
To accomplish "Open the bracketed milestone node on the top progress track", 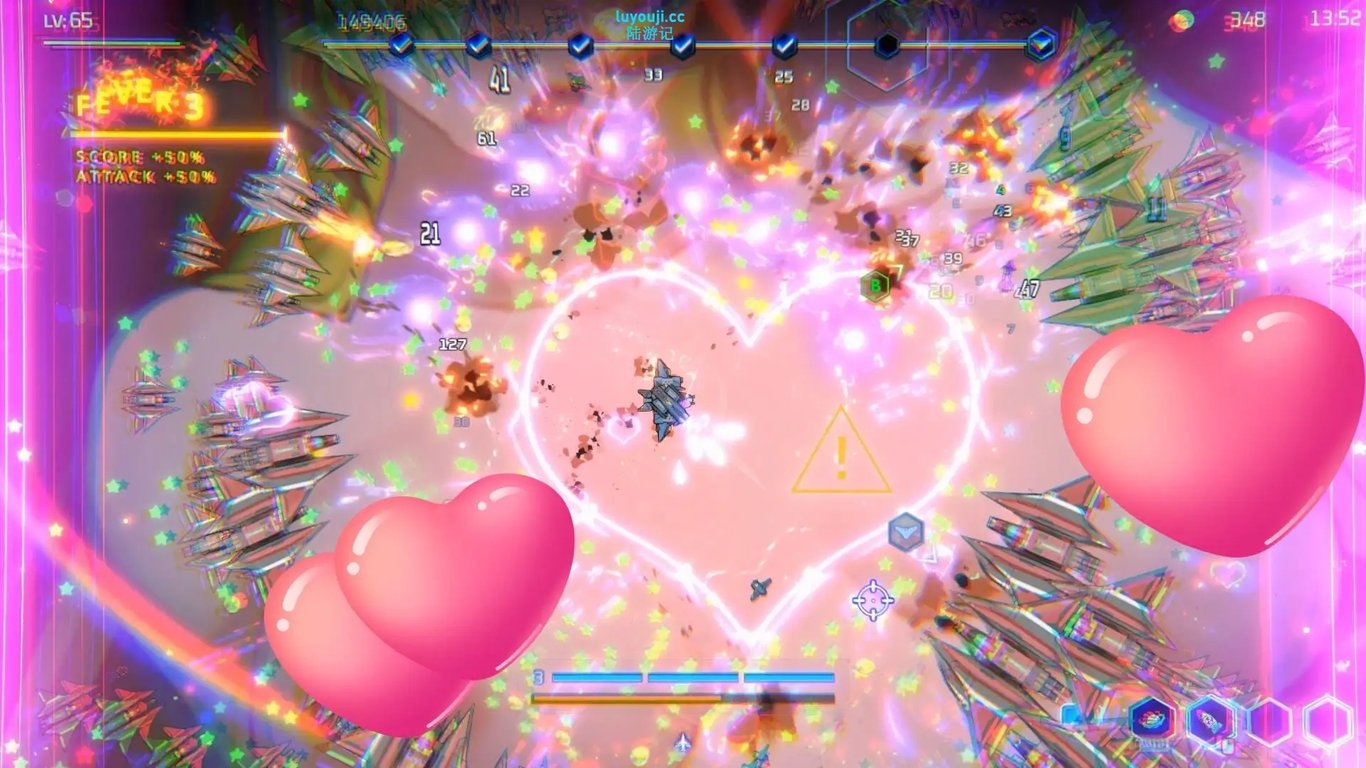I will point(885,45).
